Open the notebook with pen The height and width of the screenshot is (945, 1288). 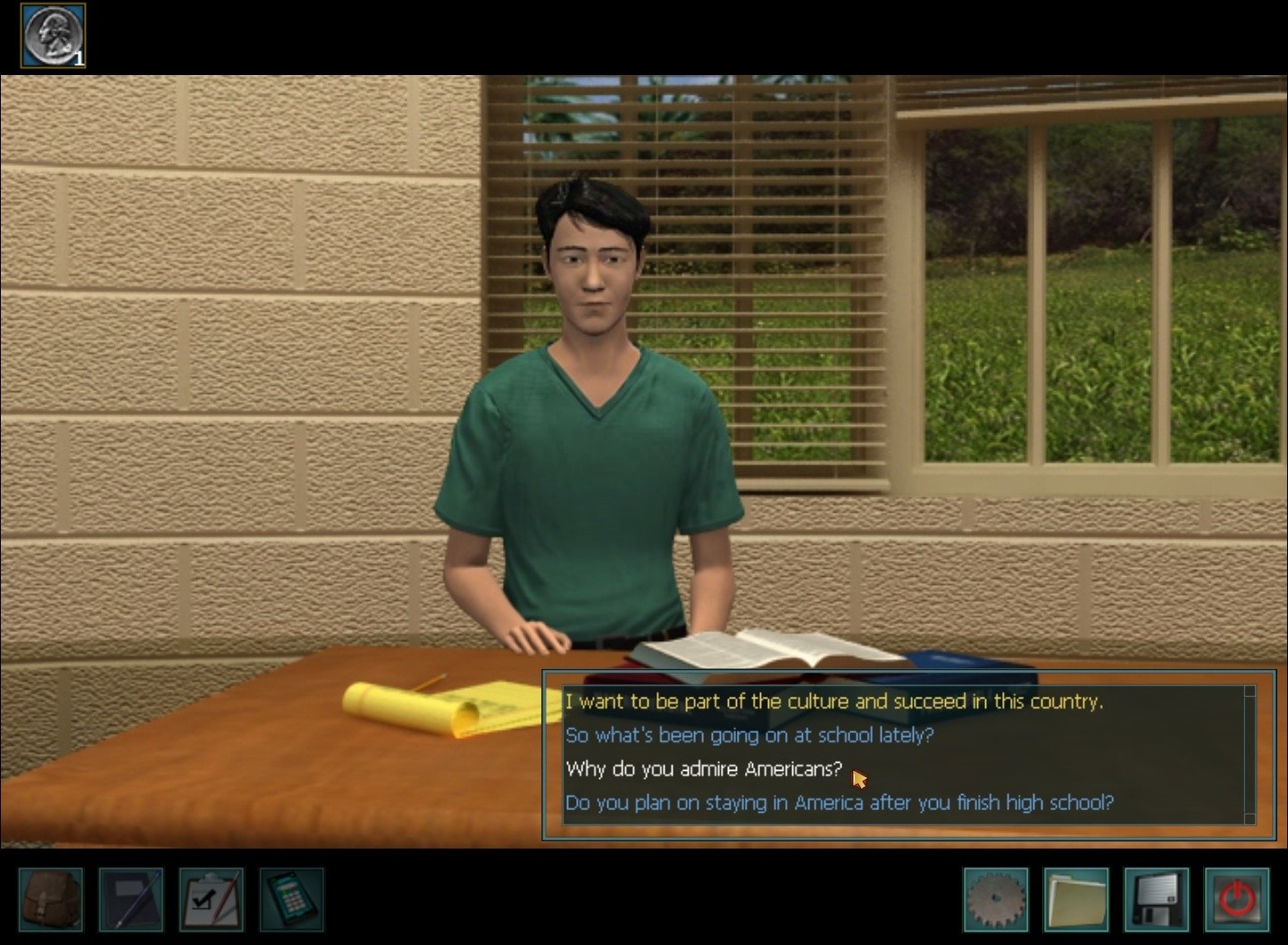(131, 899)
